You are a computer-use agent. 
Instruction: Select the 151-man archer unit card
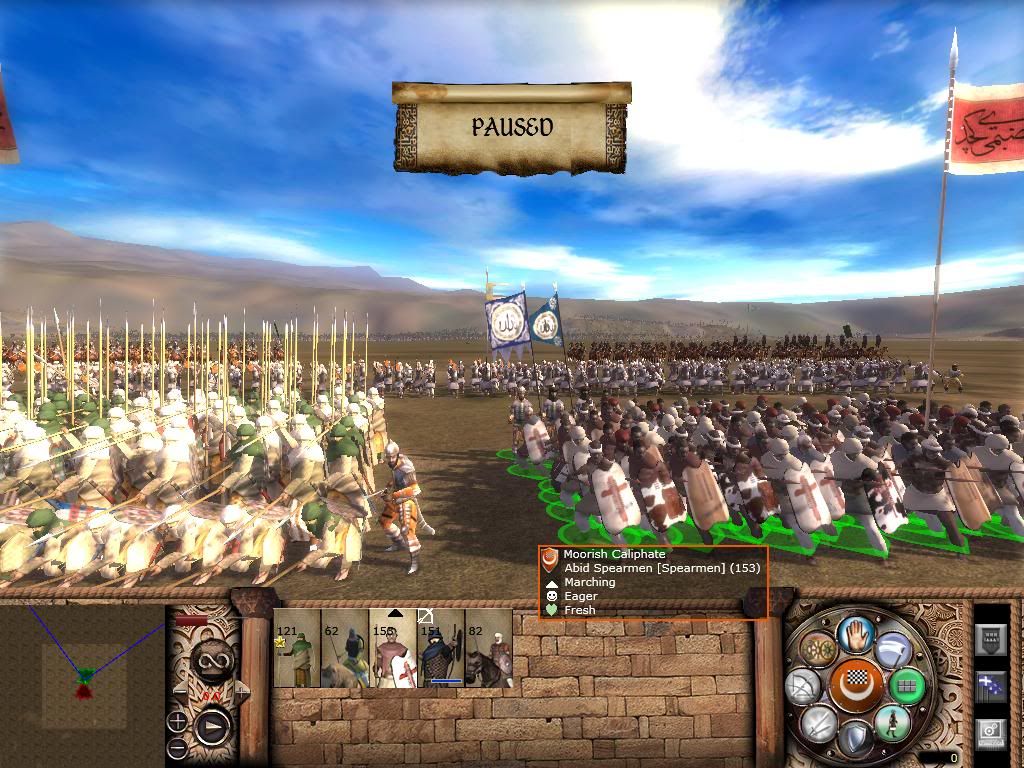coord(441,650)
